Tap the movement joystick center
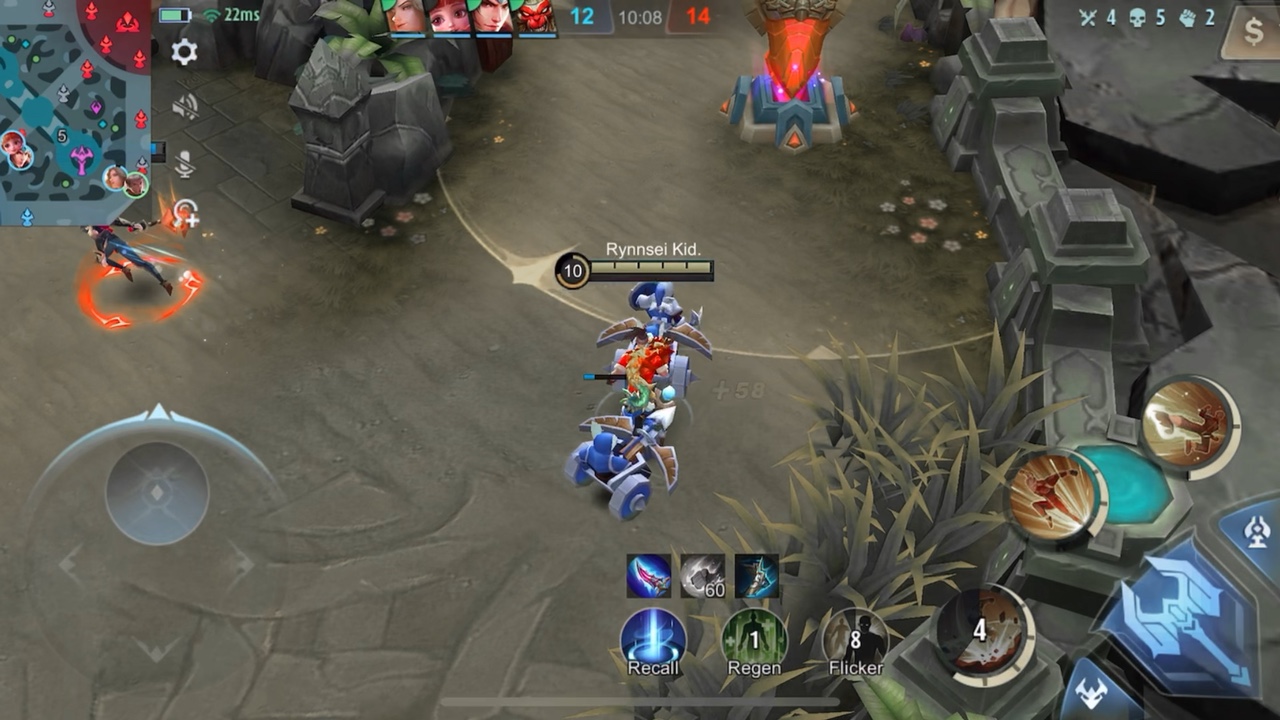The width and height of the screenshot is (1280, 720). pos(157,493)
